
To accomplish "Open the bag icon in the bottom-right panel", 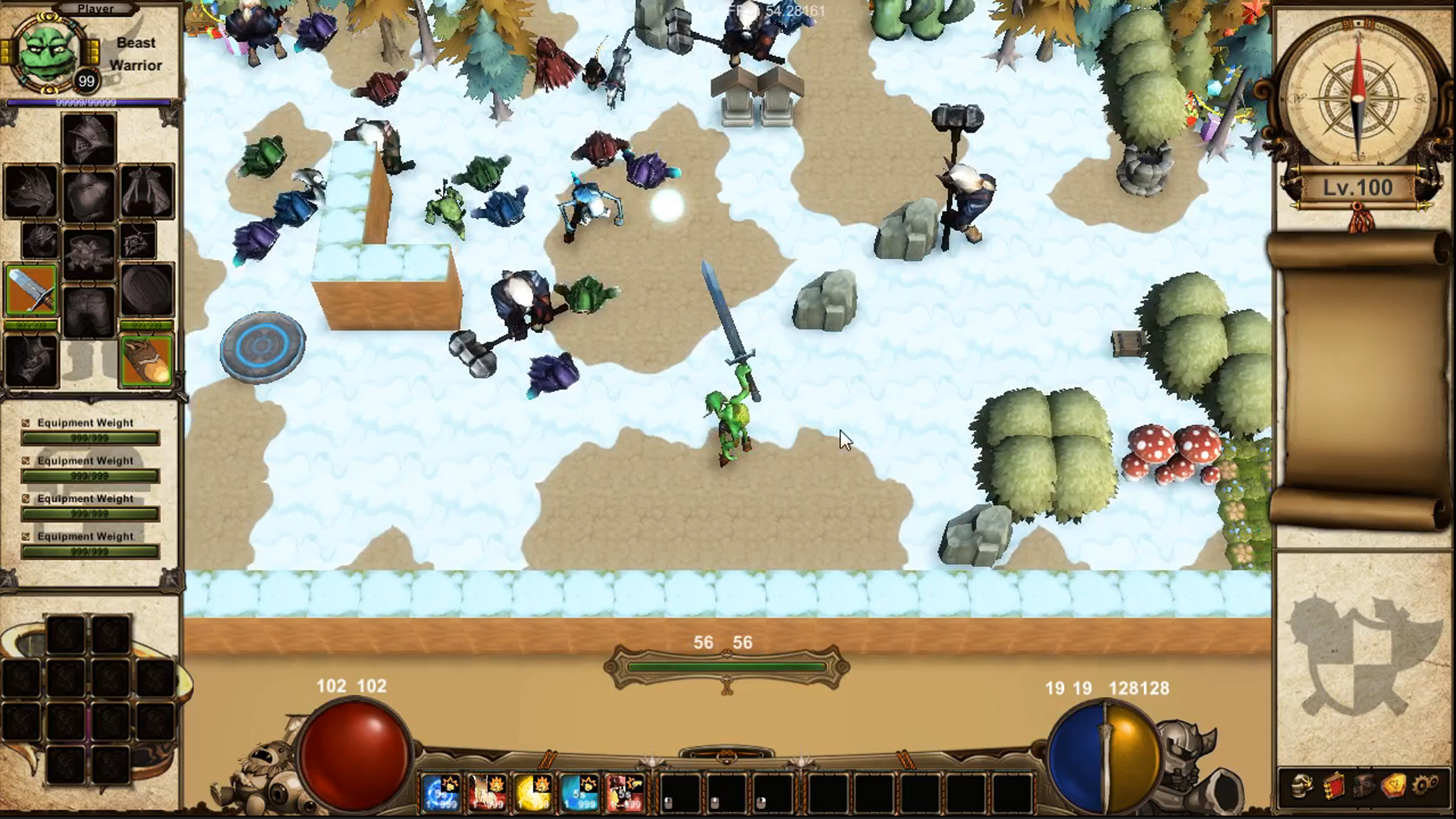I will pos(1363,786).
